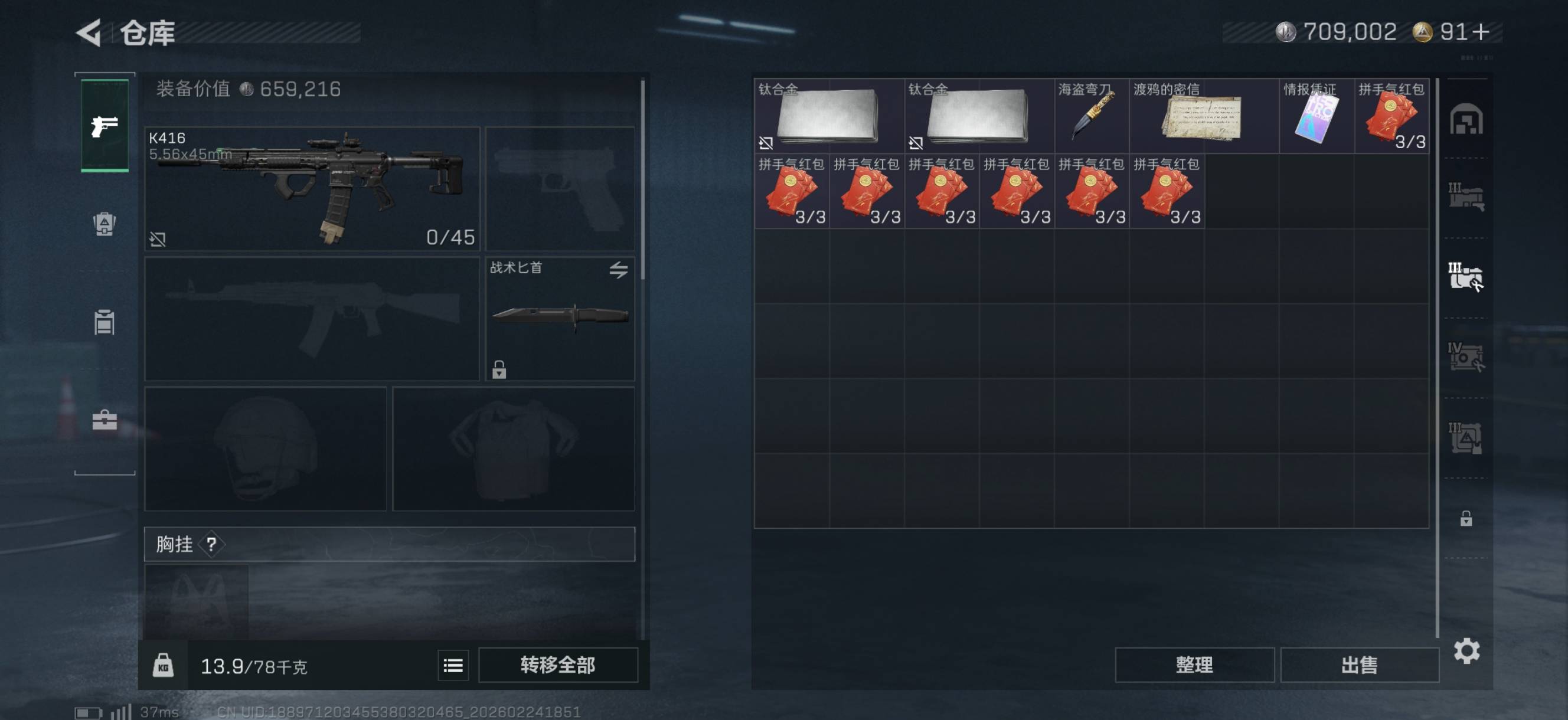Select the K416 rifle slot

[312, 189]
